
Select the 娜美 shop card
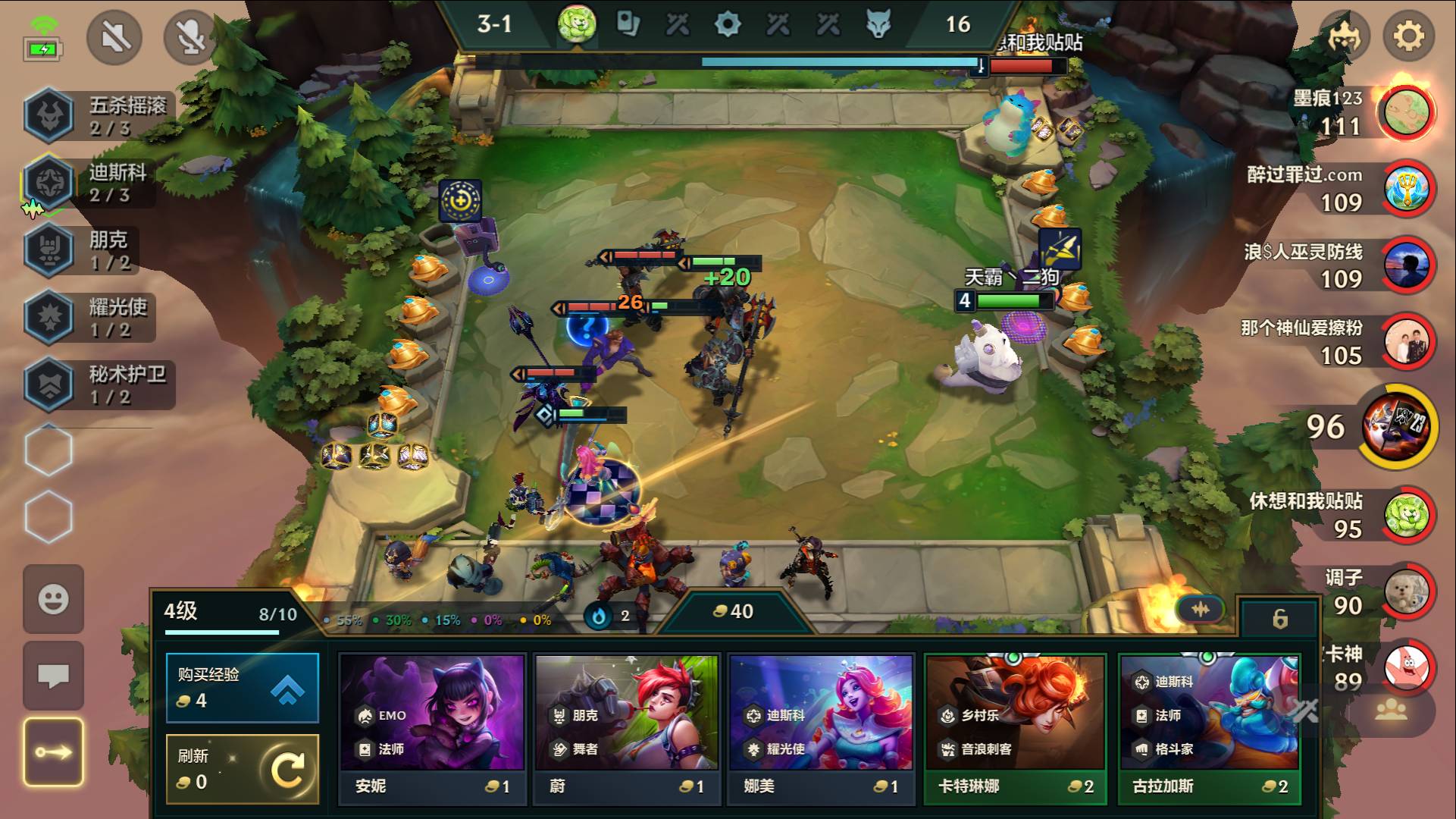821,726
